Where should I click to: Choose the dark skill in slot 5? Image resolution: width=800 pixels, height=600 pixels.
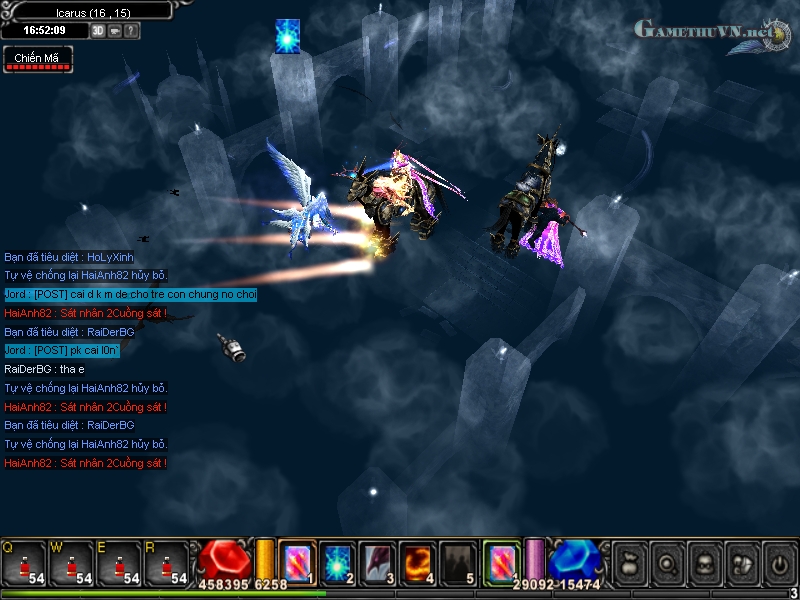click(x=459, y=561)
